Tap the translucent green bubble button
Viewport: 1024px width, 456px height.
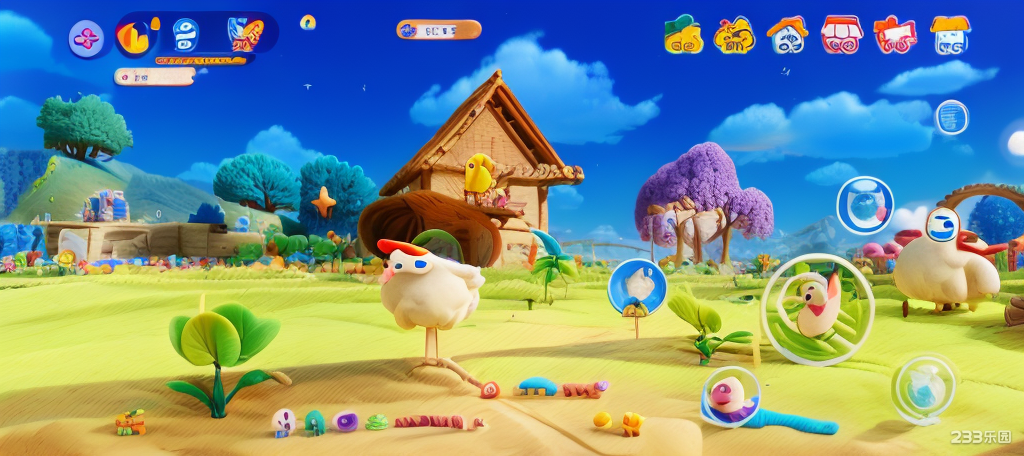pos(923,388)
